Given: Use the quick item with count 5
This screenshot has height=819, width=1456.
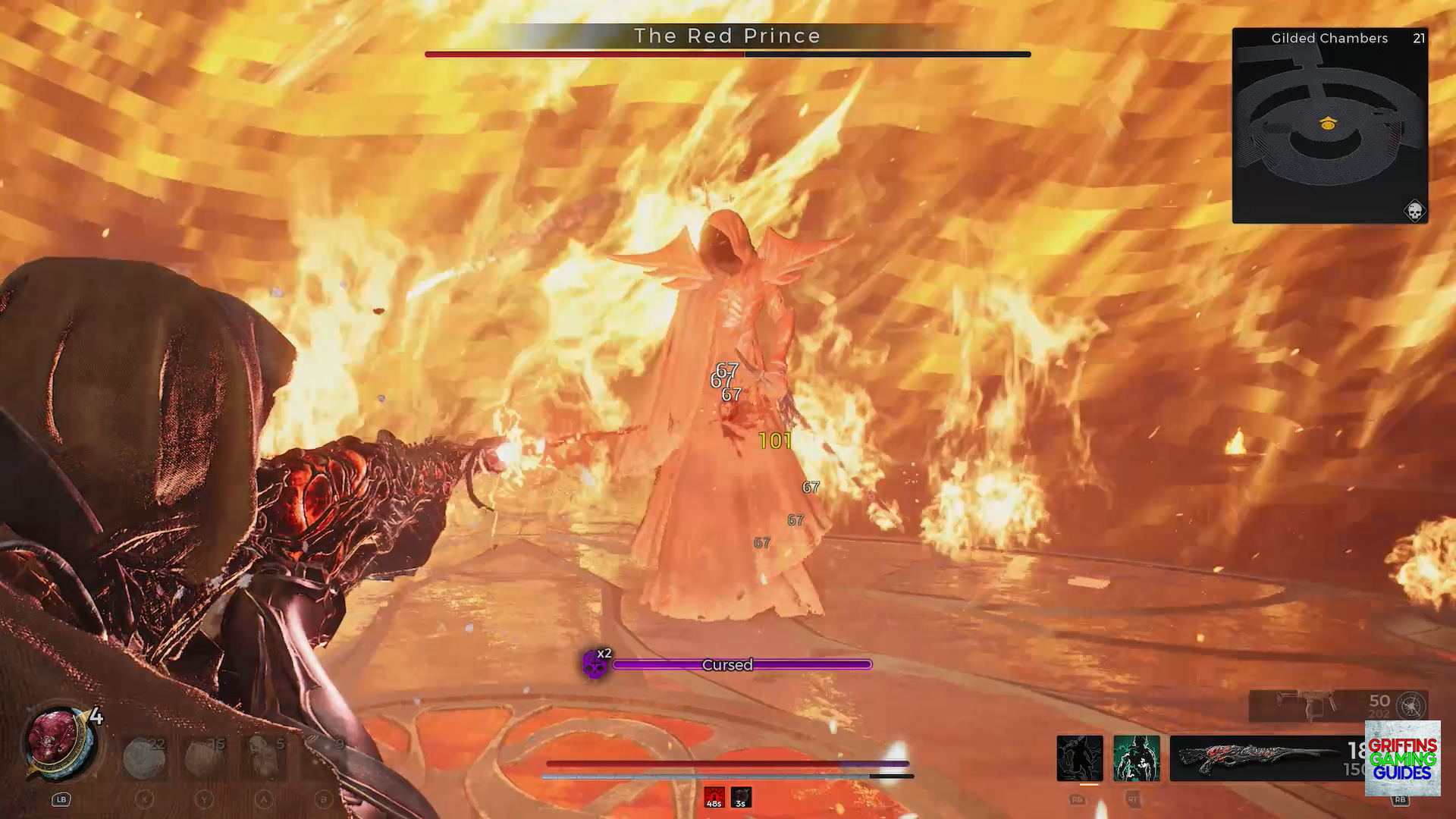Looking at the screenshot, I should [x=264, y=758].
